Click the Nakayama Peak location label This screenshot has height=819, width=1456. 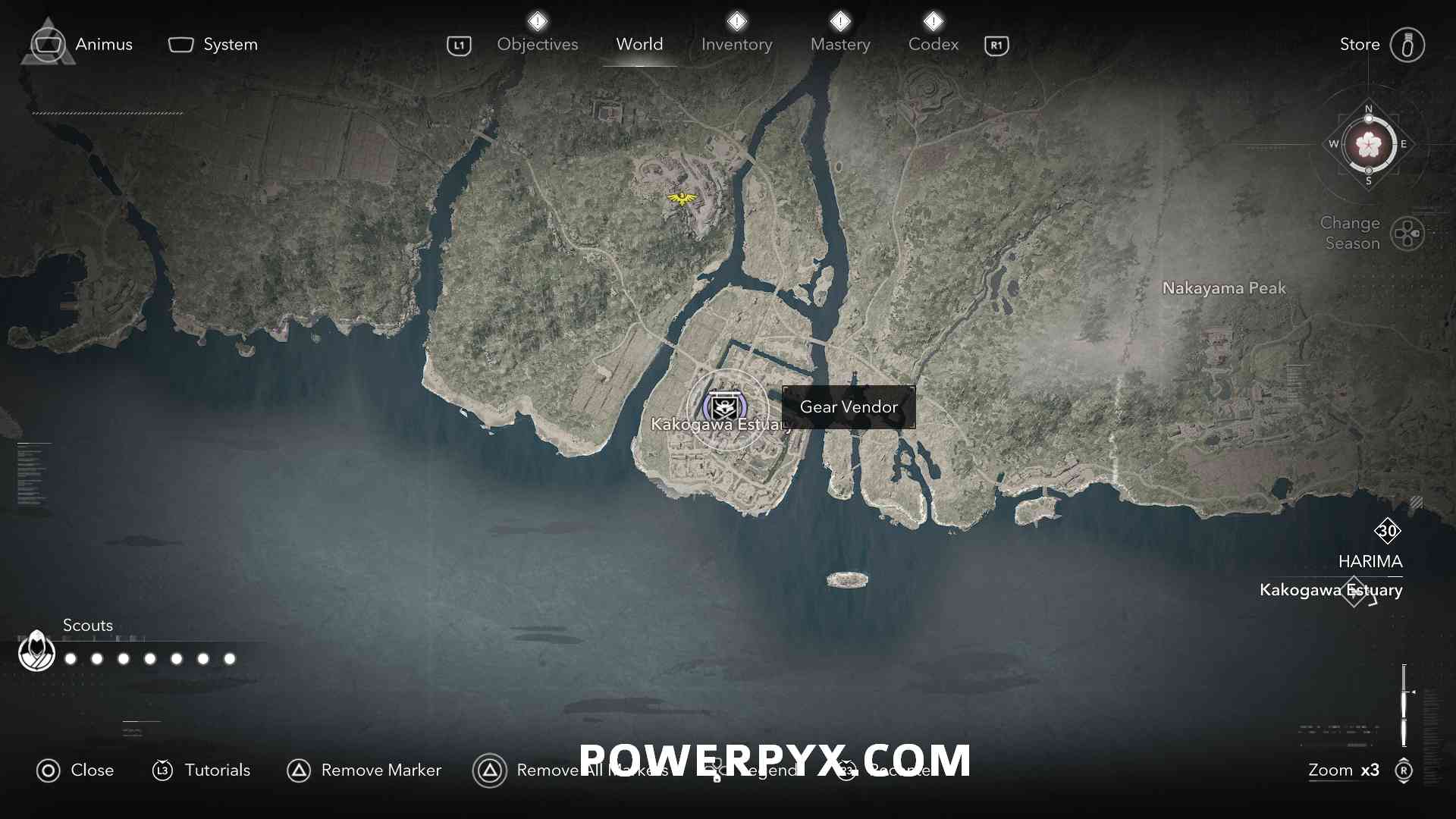(1224, 288)
